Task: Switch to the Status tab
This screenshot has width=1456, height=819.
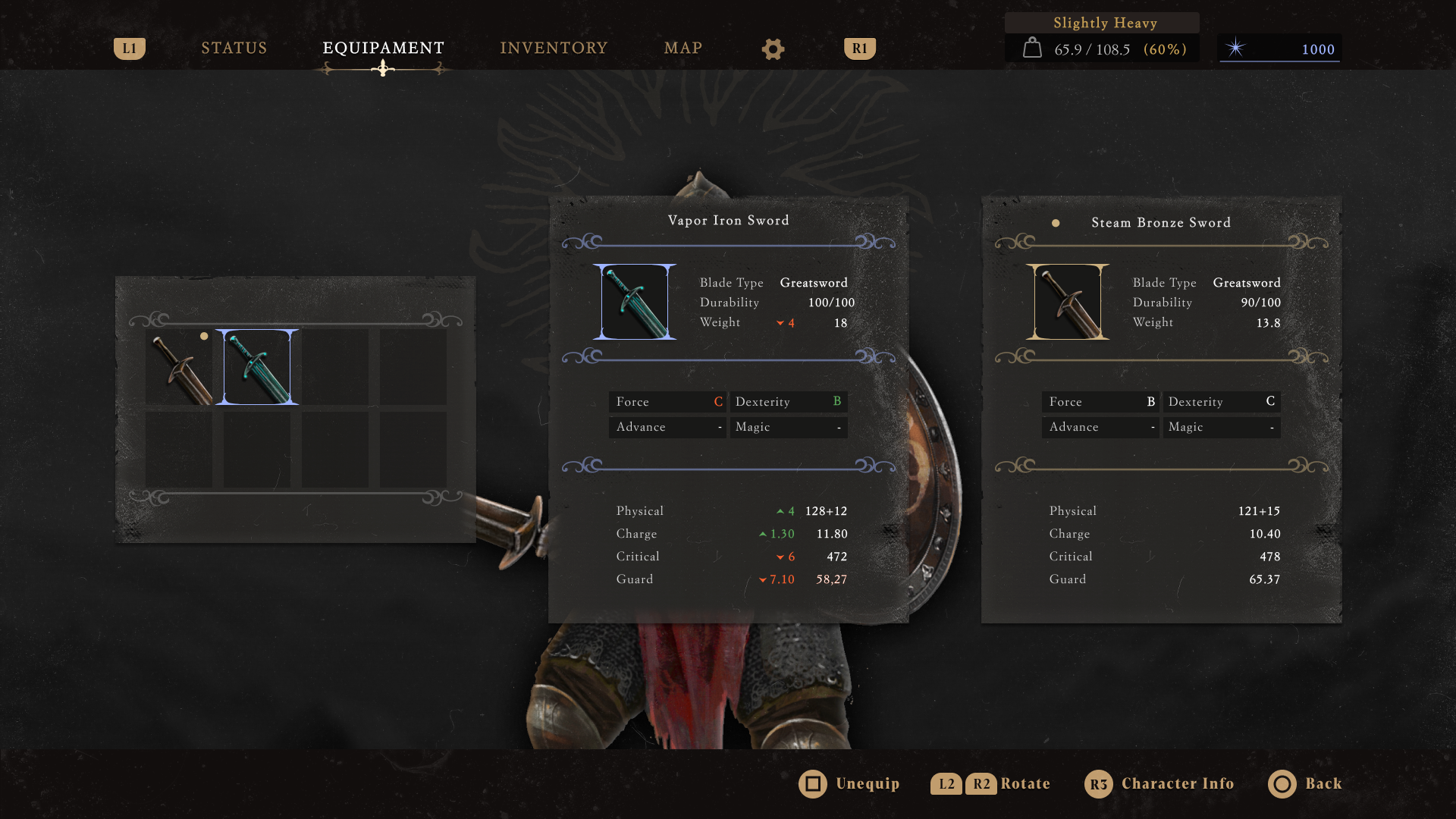Action: pyautogui.click(x=234, y=49)
